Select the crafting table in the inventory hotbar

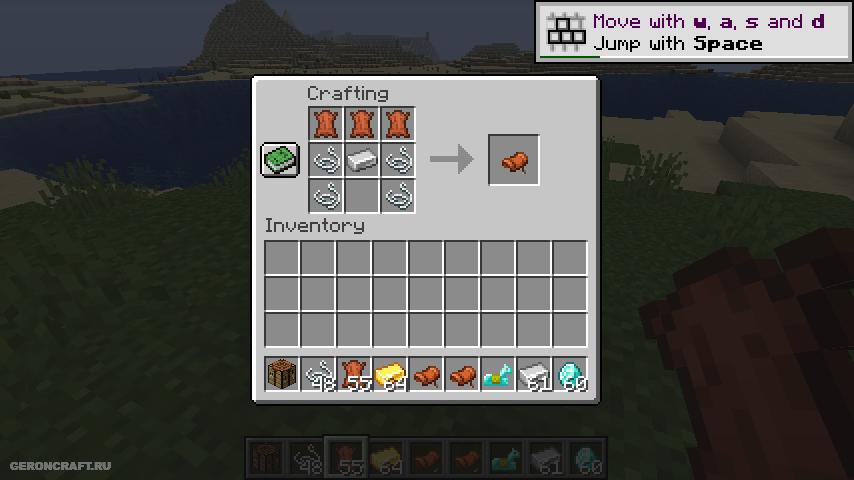pos(282,375)
